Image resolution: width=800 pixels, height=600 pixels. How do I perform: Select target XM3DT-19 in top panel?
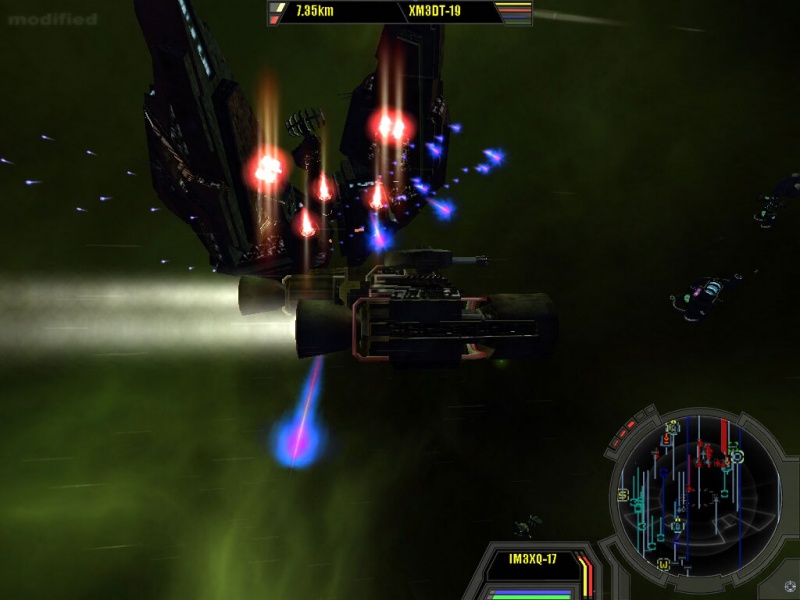point(436,12)
